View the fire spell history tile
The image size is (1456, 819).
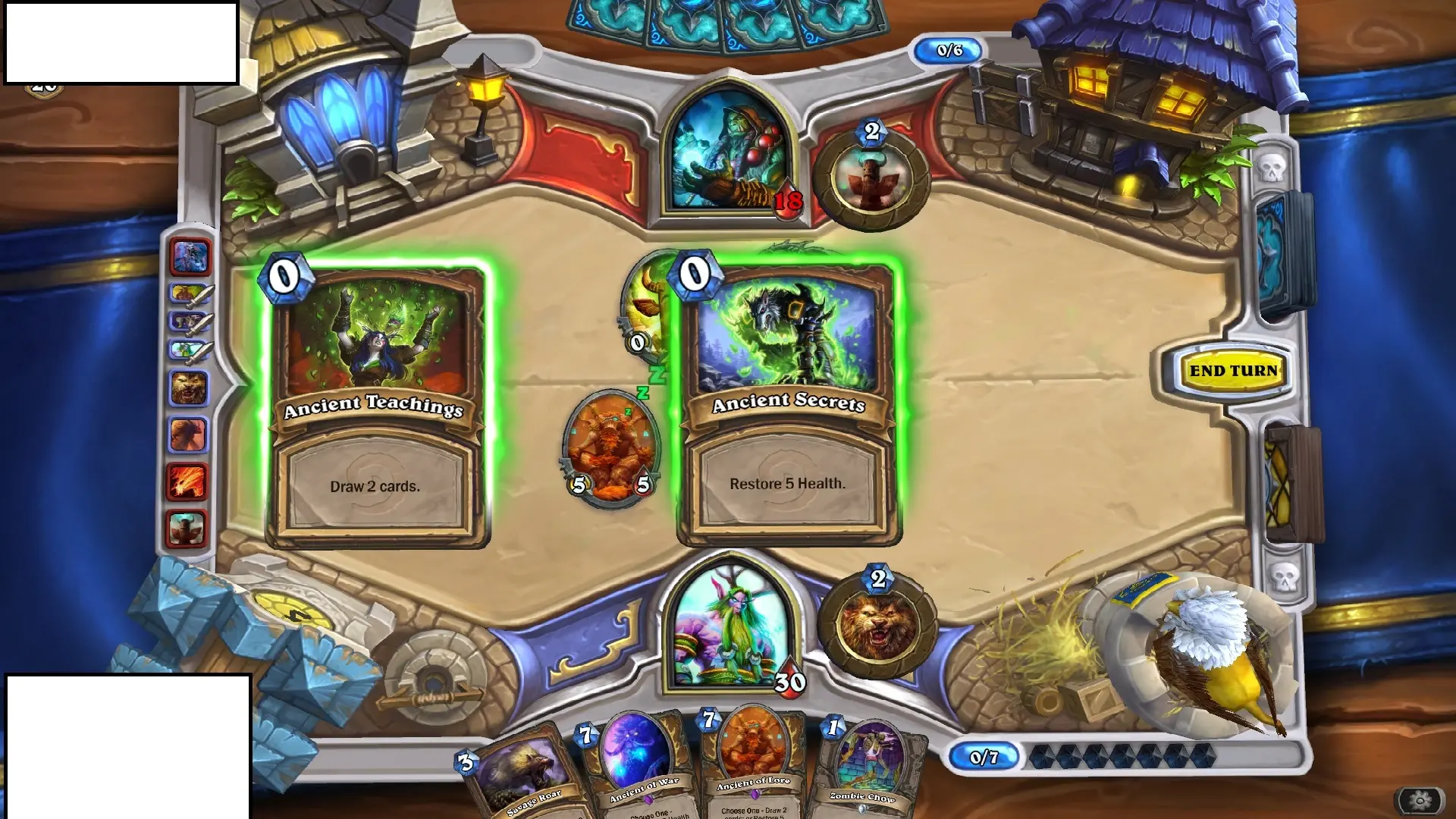(187, 482)
